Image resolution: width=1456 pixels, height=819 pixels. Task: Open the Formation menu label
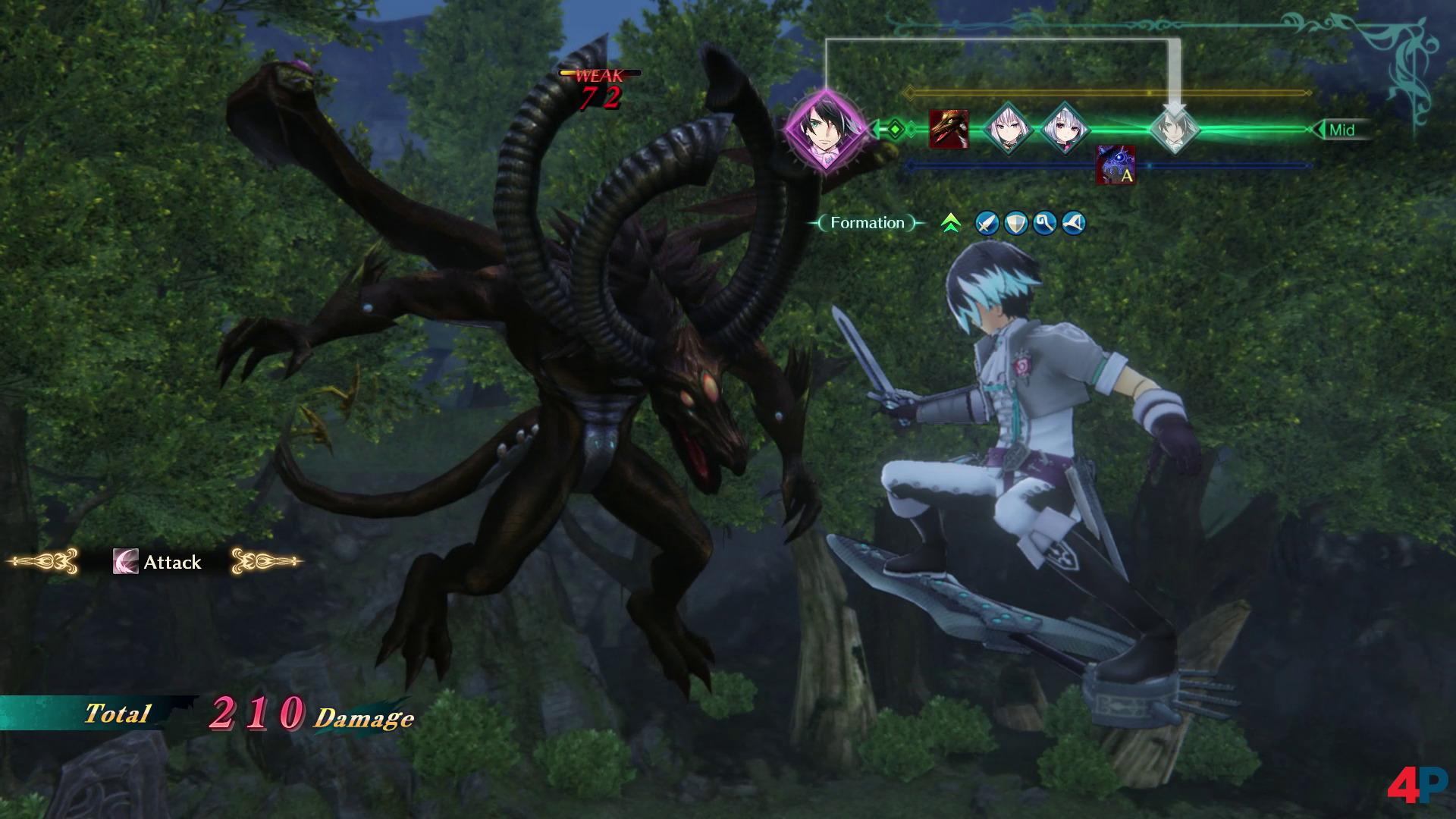tap(867, 222)
